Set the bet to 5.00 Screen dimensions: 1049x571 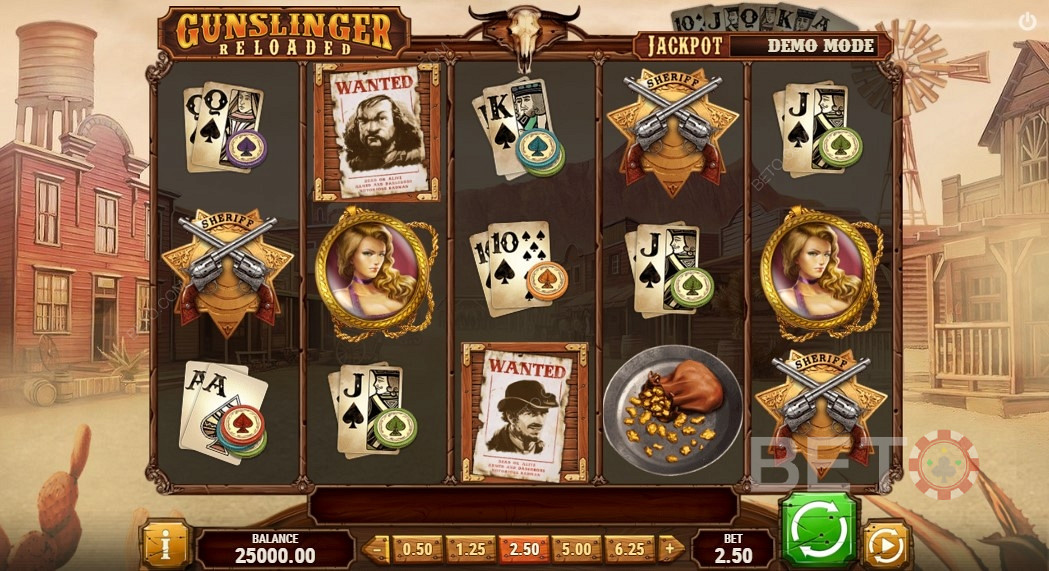click(x=577, y=549)
